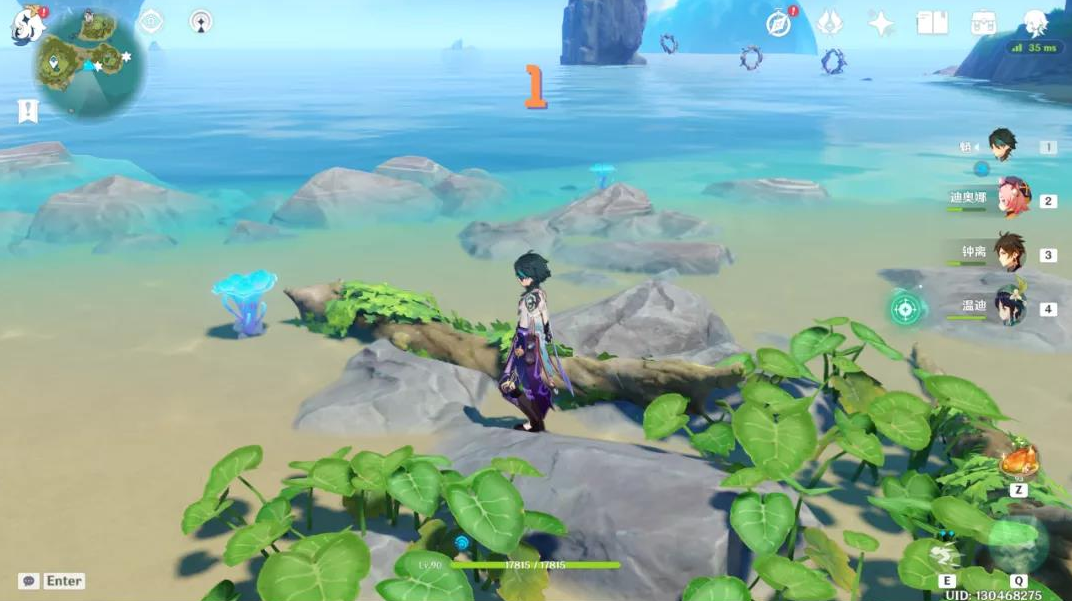Switch to party member 迪奥娜
The width and height of the screenshot is (1072, 601).
pos(1012,197)
